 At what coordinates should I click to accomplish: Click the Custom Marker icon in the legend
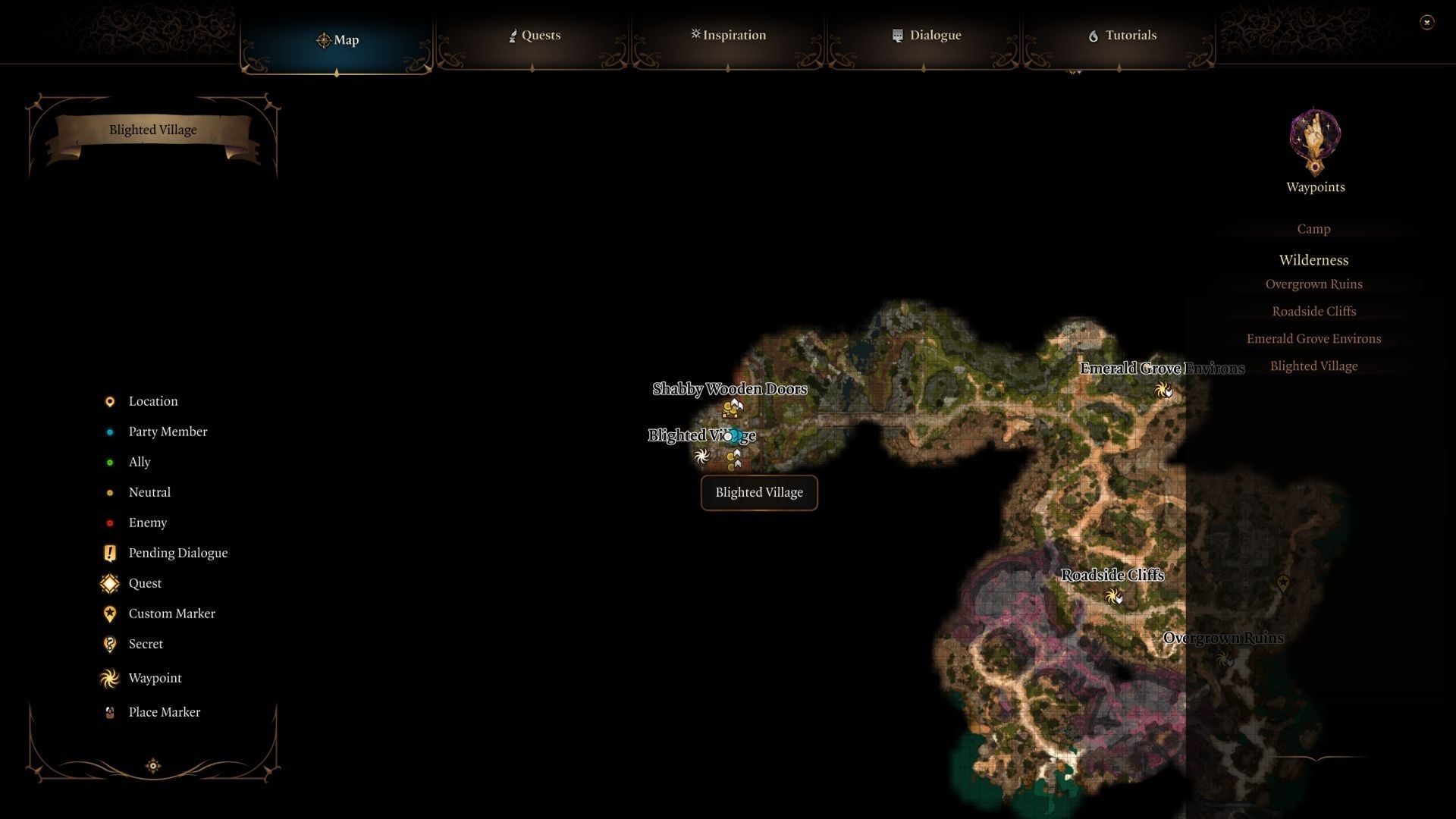click(x=110, y=613)
